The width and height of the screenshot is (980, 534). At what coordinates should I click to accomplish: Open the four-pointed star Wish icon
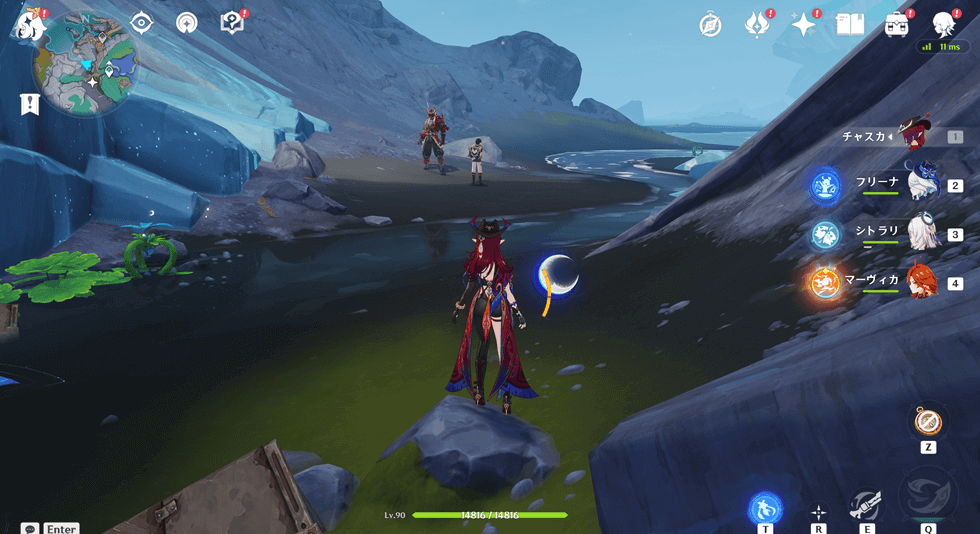[x=803, y=25]
